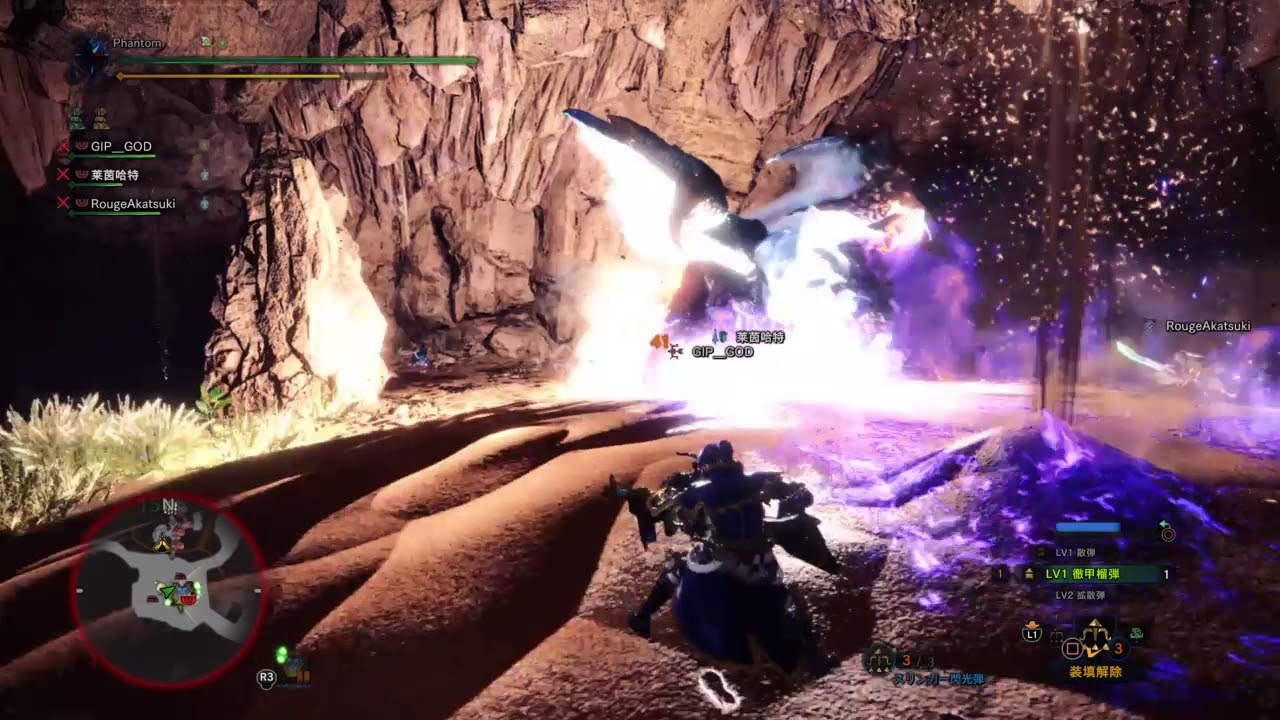Screen dimensions: 1280x720
Task: Open the circular minimap
Action: point(167,590)
